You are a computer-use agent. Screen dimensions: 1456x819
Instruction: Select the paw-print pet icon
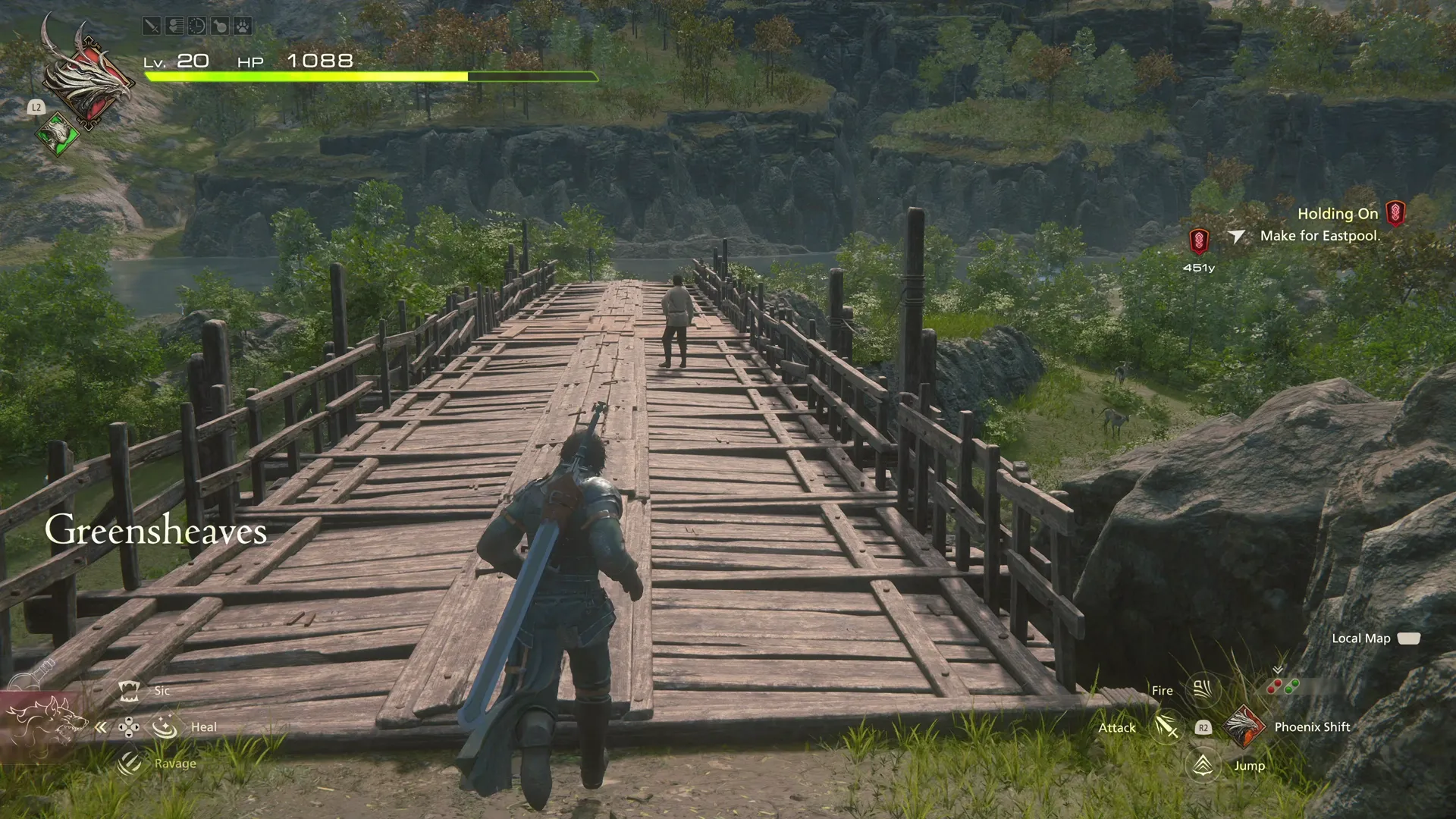click(x=243, y=26)
